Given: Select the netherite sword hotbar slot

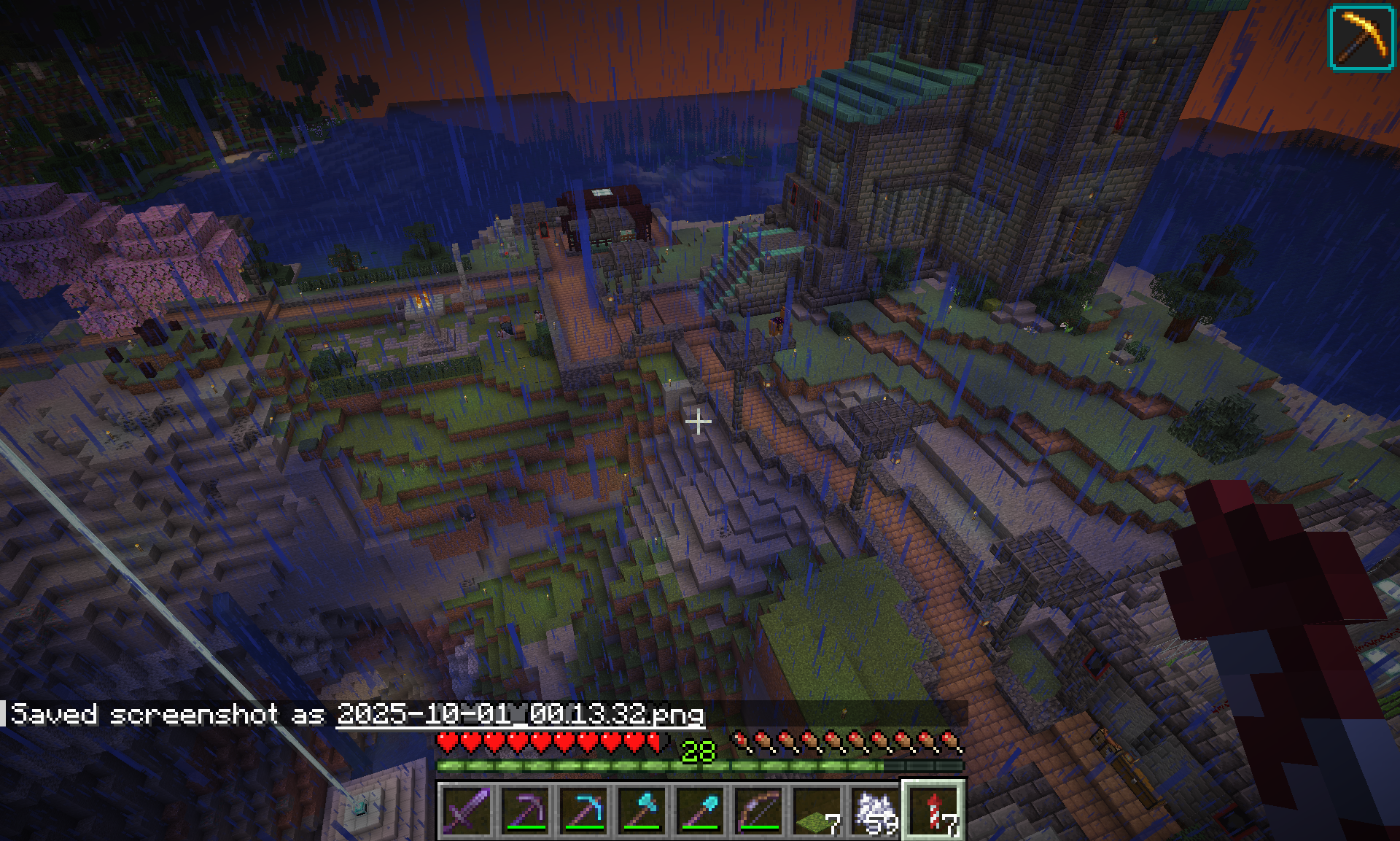Looking at the screenshot, I should point(467,810).
